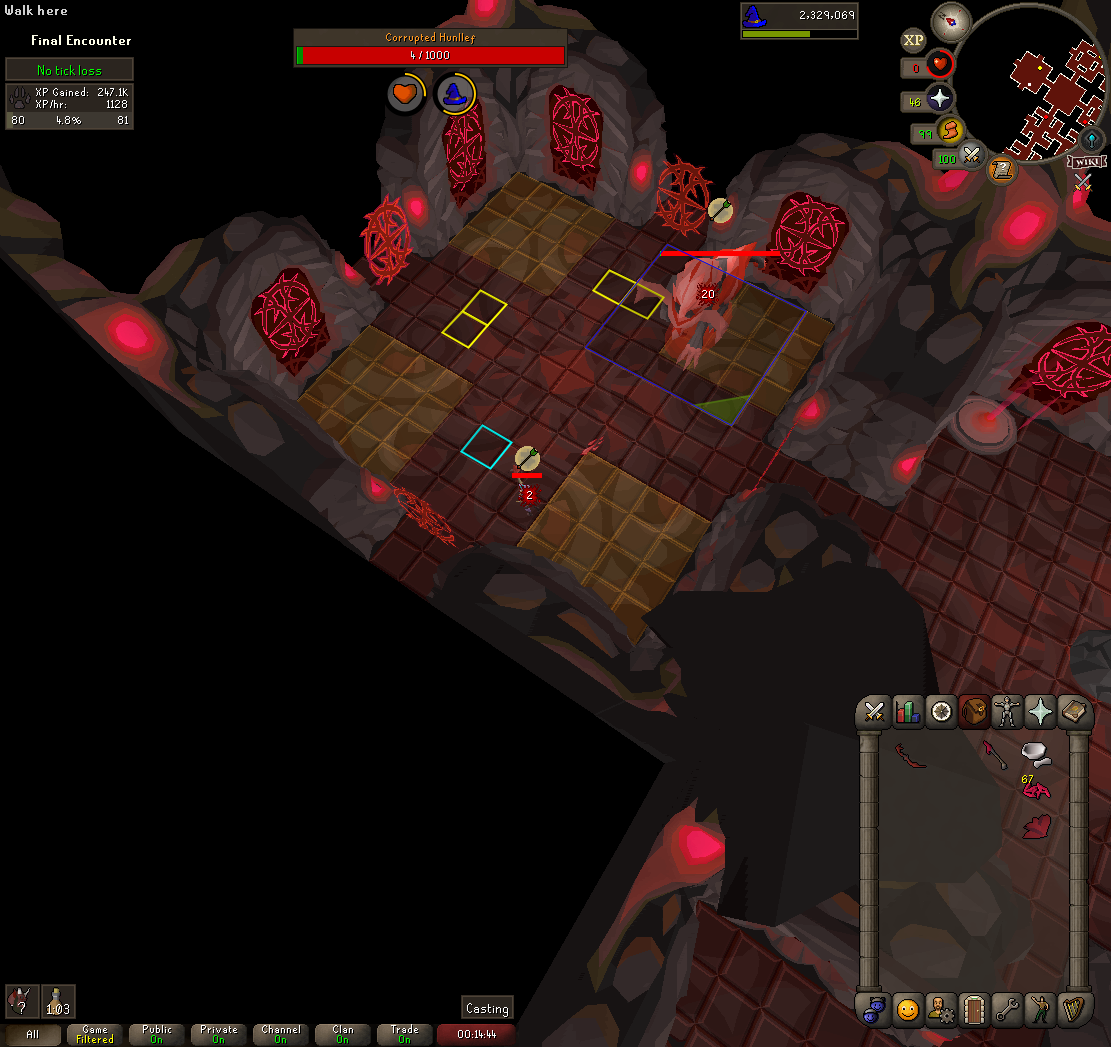Click the compass to face north

pyautogui.click(x=951, y=21)
